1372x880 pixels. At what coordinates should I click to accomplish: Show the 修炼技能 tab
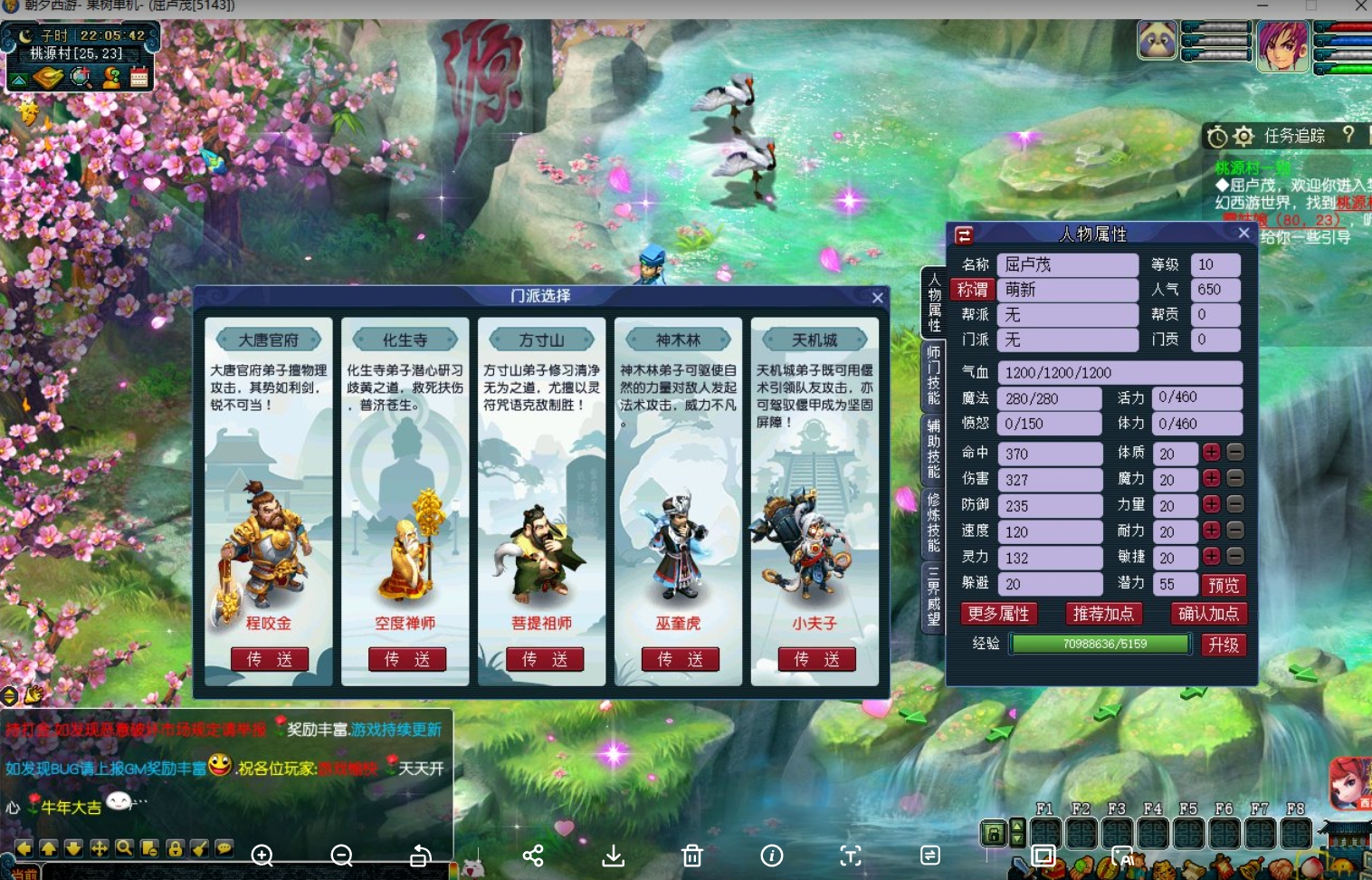click(x=933, y=521)
